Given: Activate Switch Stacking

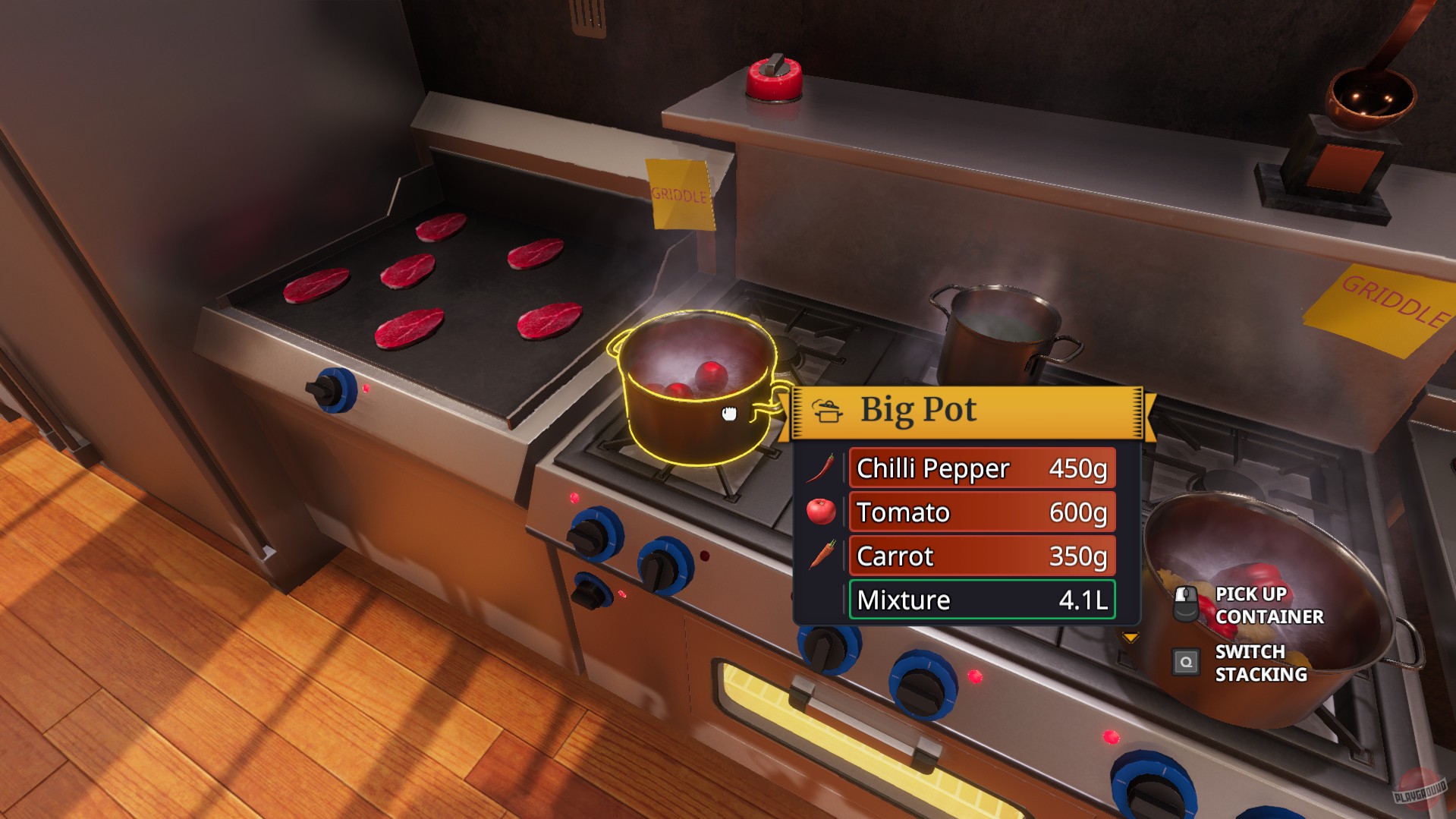Looking at the screenshot, I should coord(1259,662).
